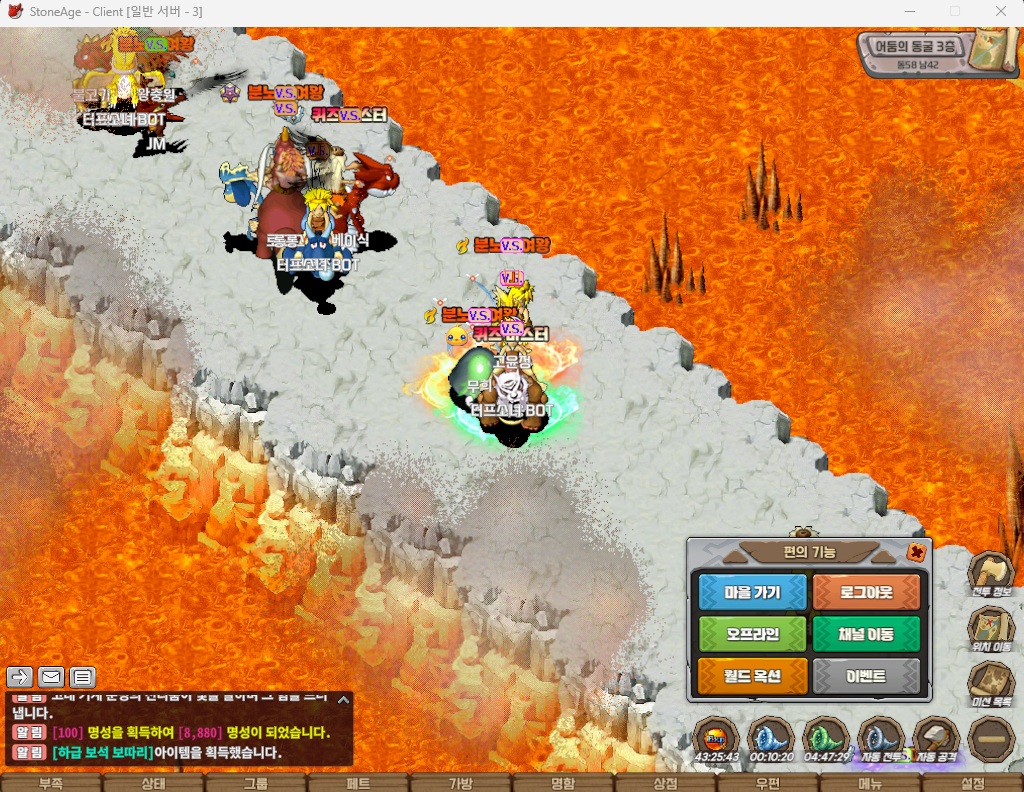Click the 마을 가기 button

[x=752, y=592]
